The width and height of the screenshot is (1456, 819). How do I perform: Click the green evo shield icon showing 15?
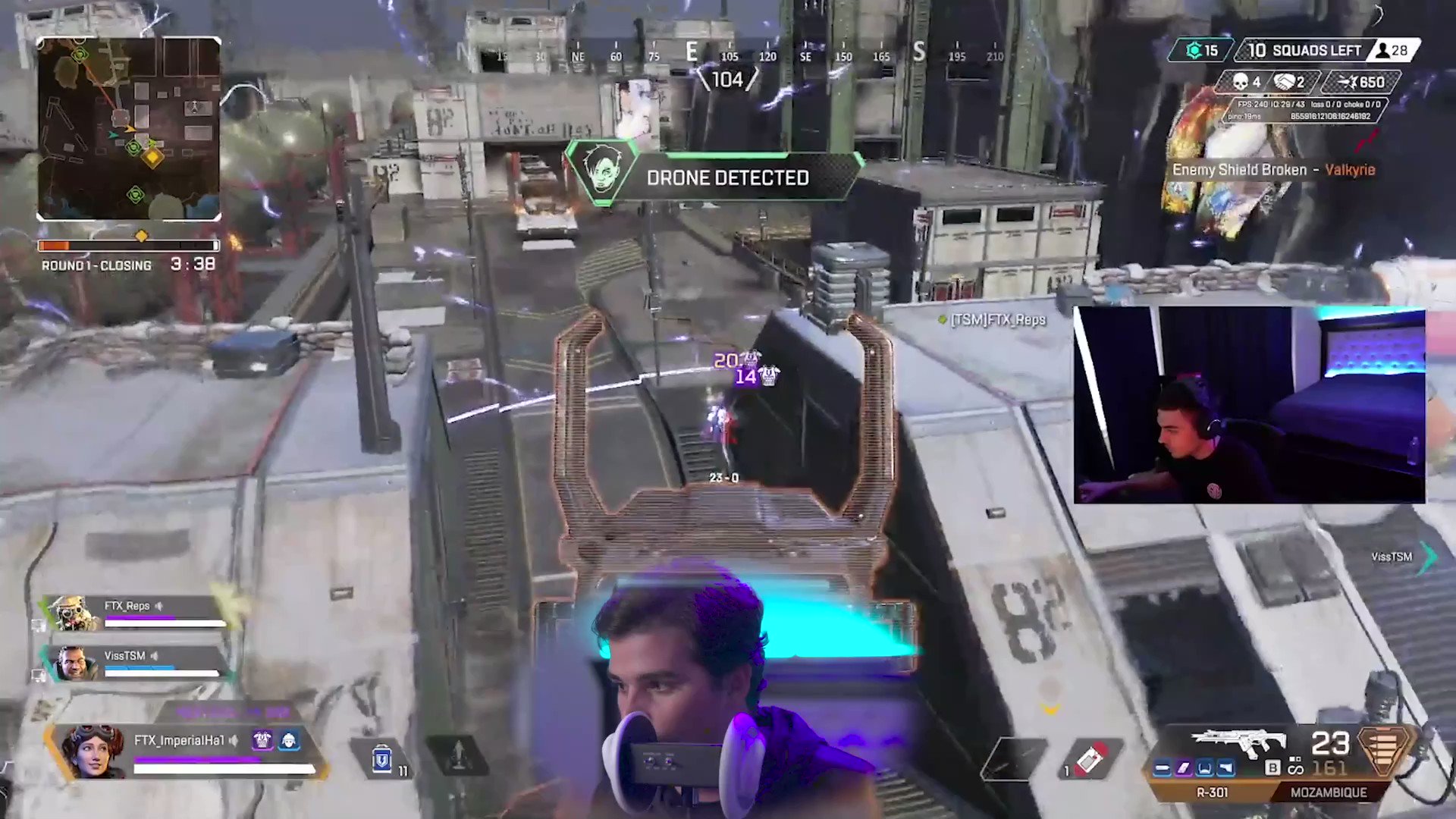tap(1197, 50)
